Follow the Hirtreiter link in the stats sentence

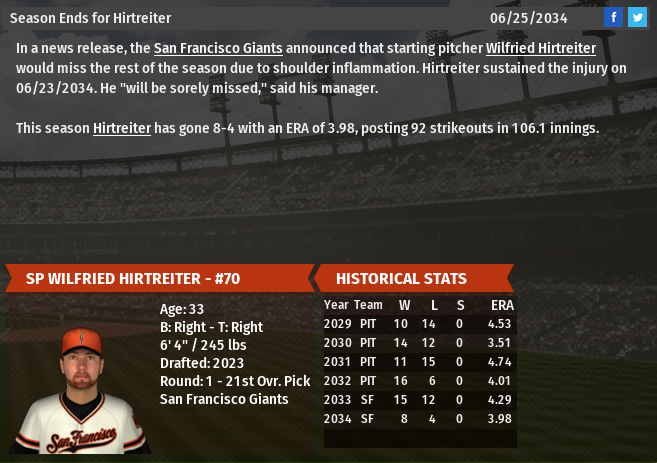(x=121, y=128)
